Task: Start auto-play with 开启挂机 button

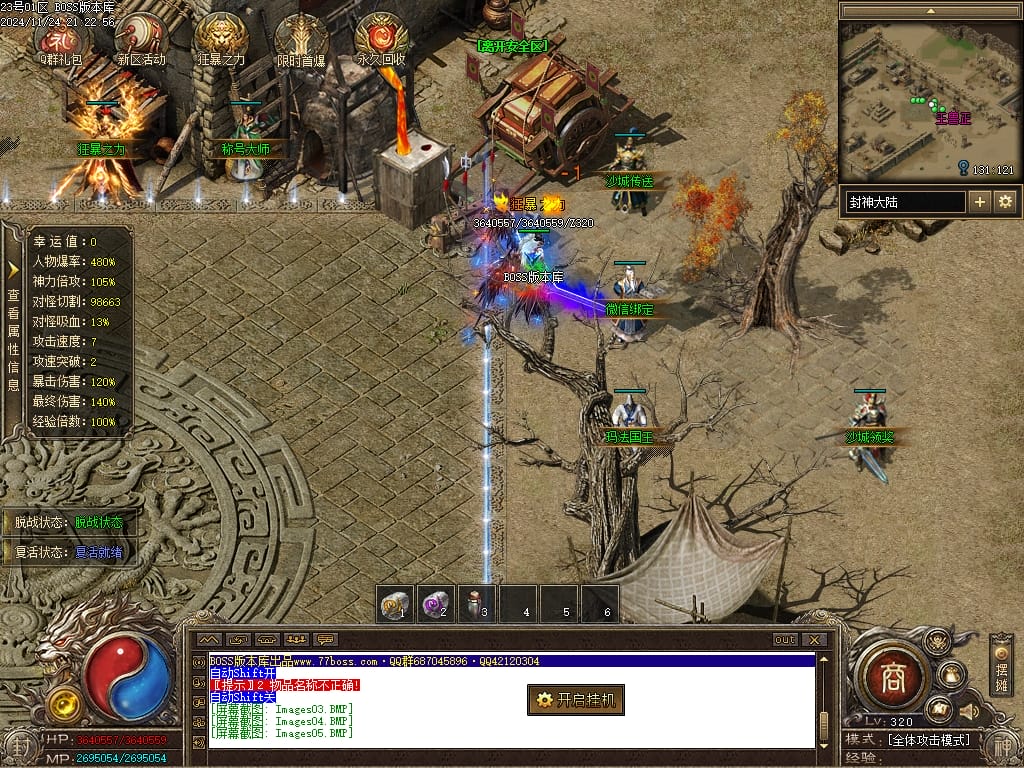Action: 576,700
